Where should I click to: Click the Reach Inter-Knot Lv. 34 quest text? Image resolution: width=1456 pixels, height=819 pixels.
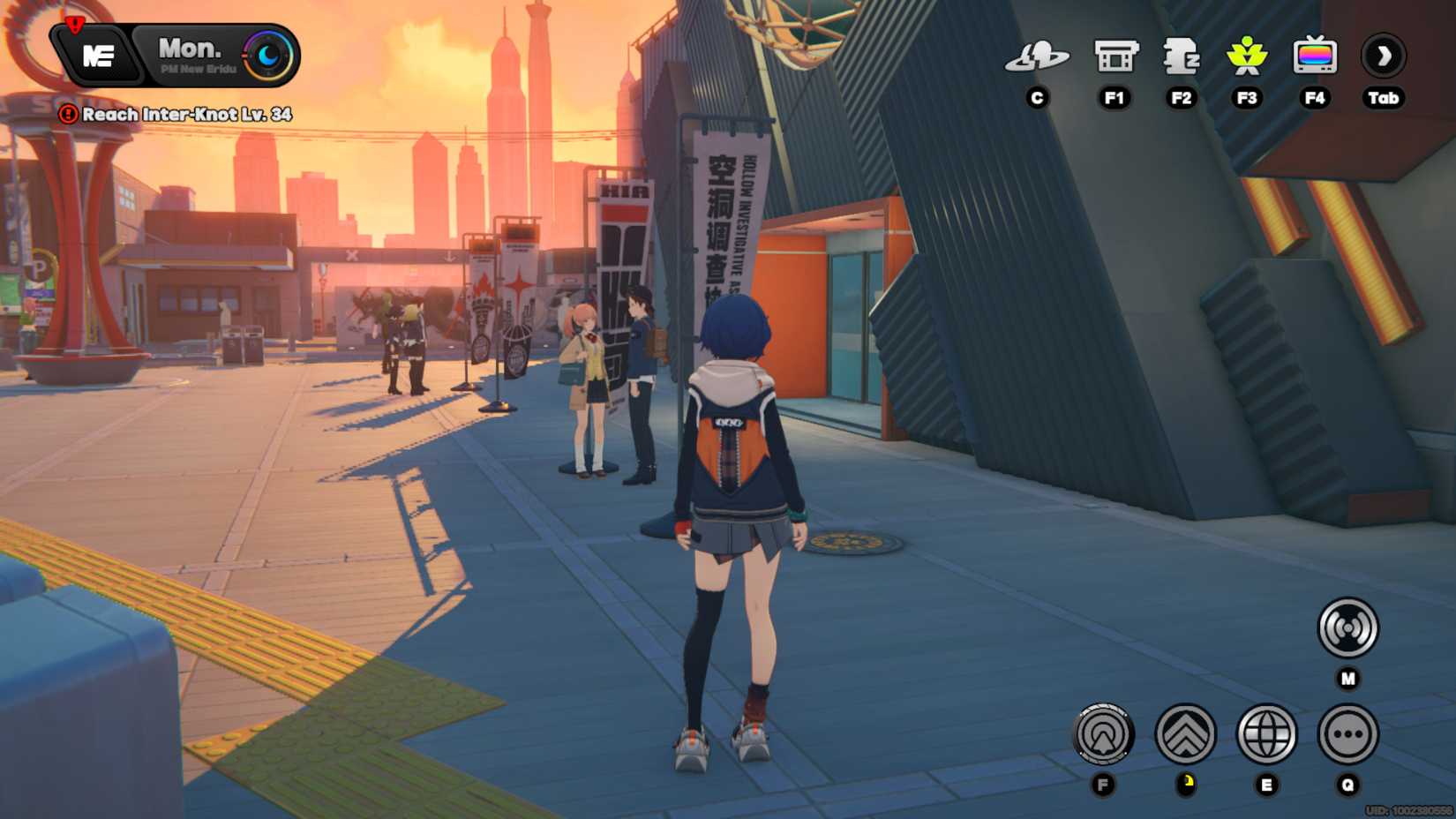click(185, 115)
